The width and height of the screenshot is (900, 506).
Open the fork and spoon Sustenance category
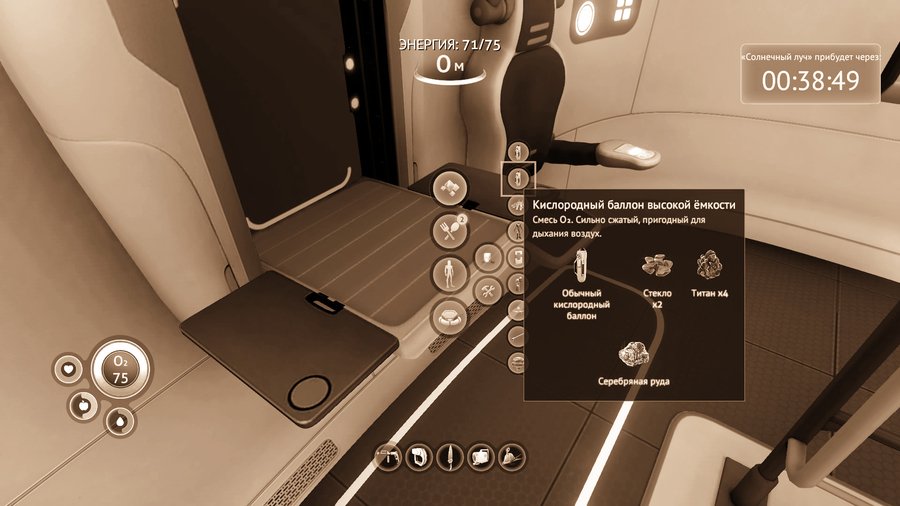(x=449, y=231)
